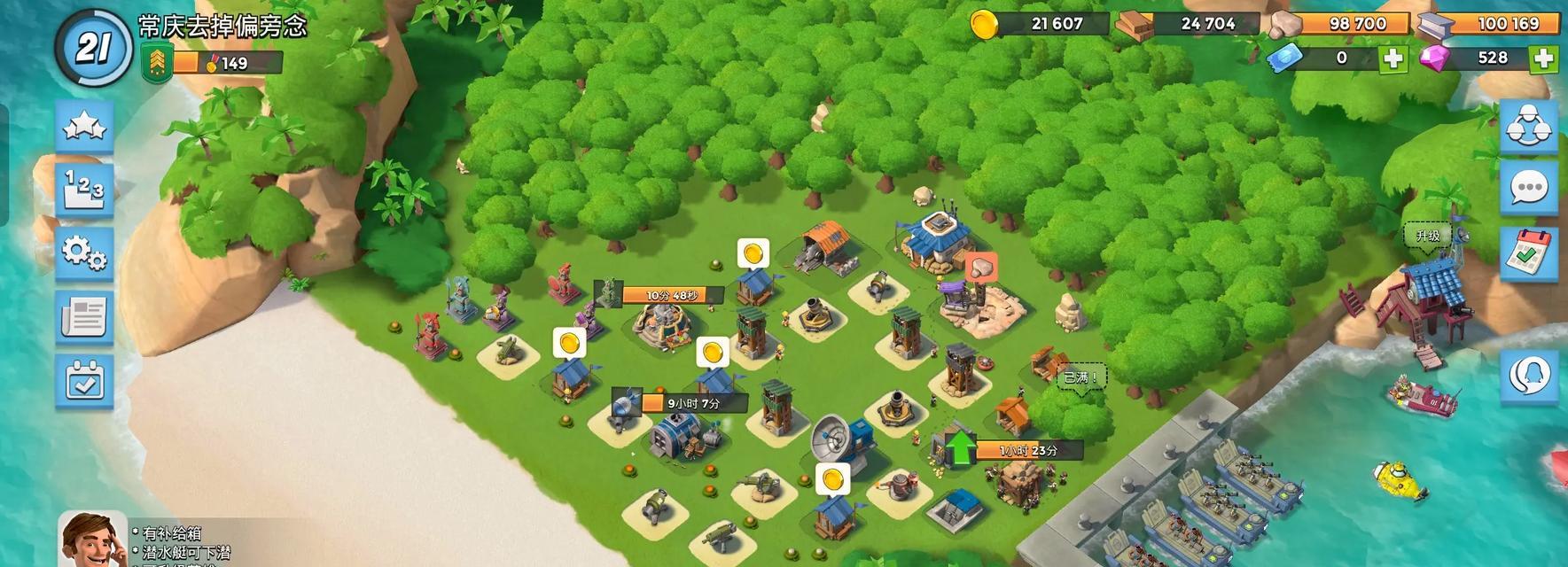
Task: Collect the stone resource bubble
Action: tap(980, 268)
